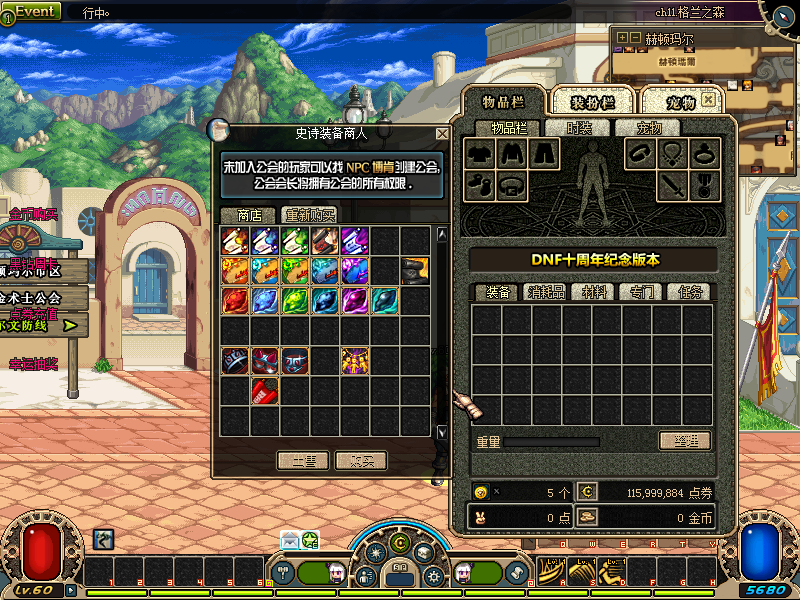This screenshot has width=800, height=600.
Task: Close the epic equipment merchant window
Action: point(442,133)
